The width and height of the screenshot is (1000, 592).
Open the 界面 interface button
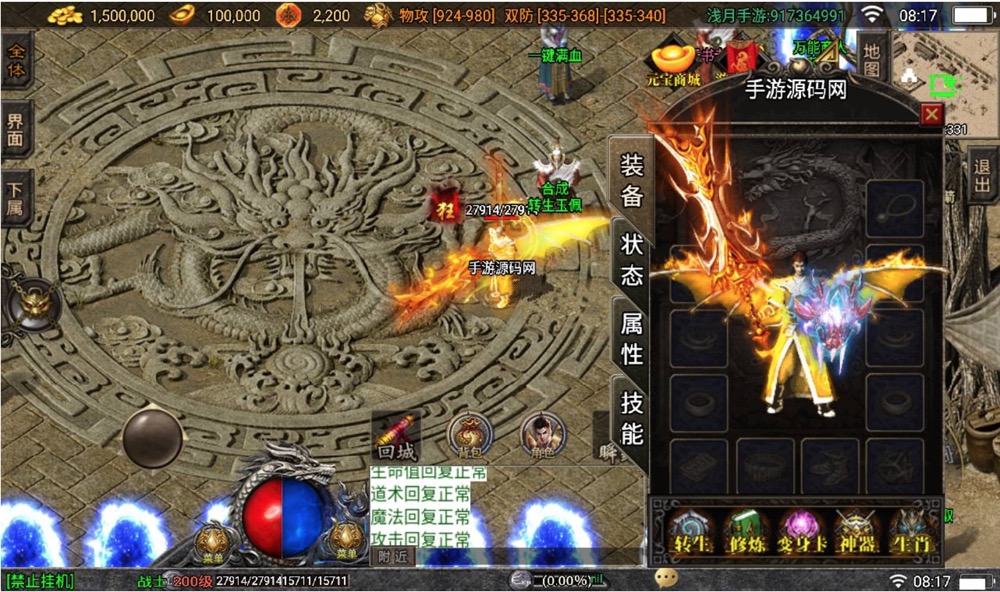pyautogui.click(x=16, y=130)
